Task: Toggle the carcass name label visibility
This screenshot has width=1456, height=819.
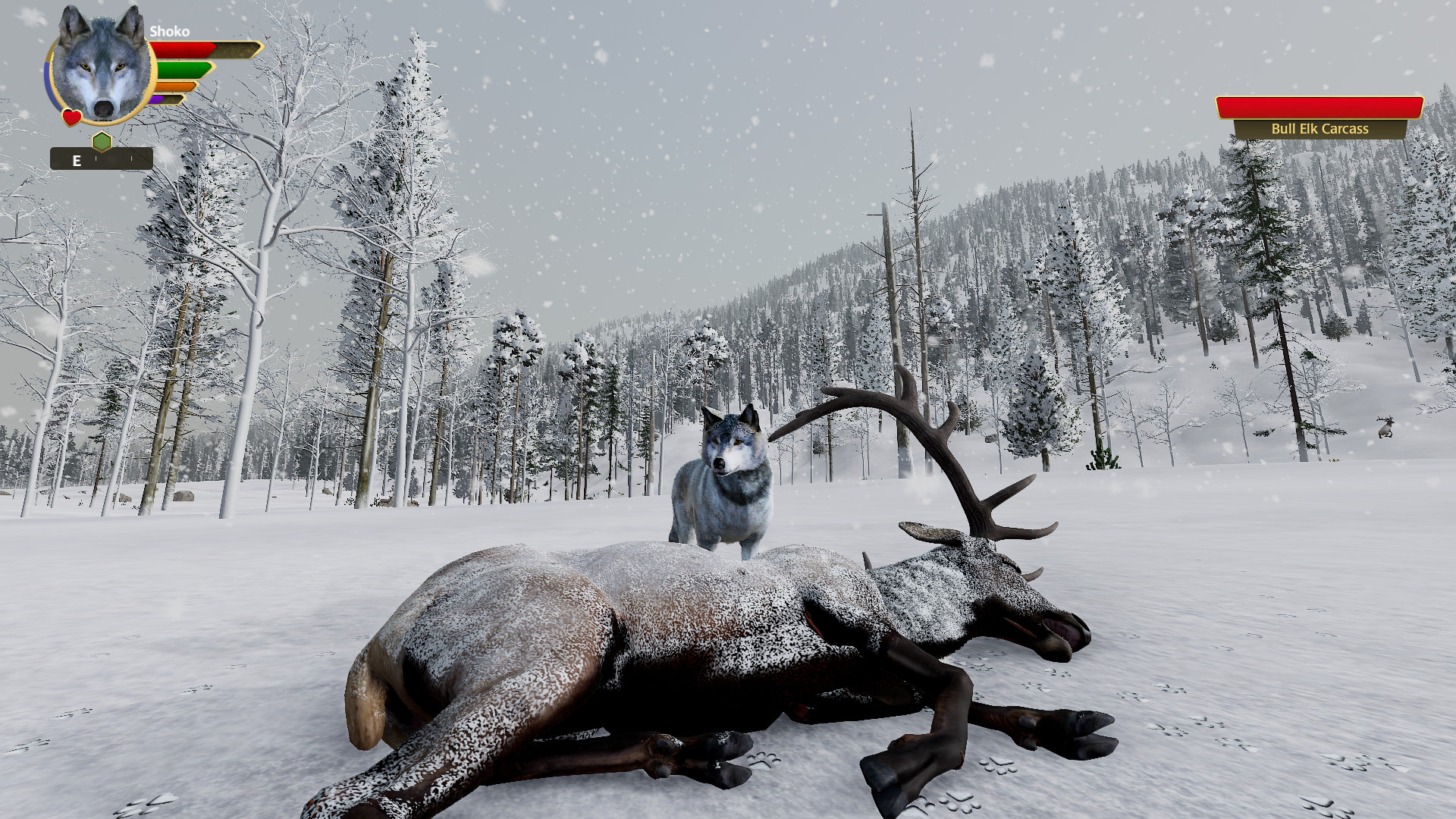Action: click(x=1319, y=129)
